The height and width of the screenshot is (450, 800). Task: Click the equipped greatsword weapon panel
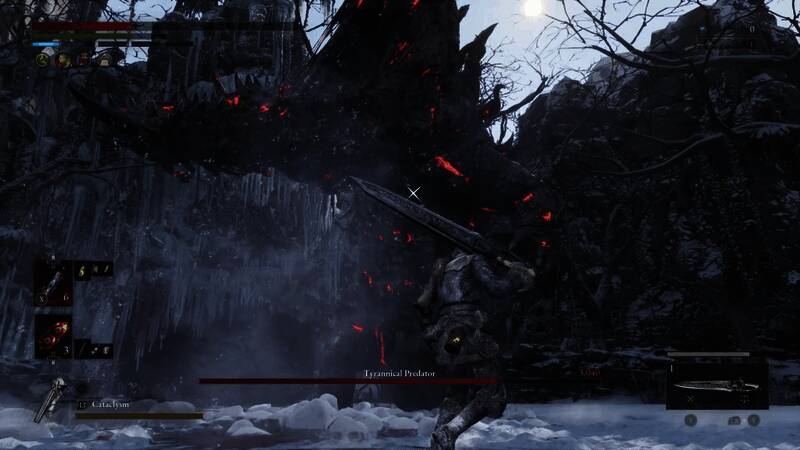pyautogui.click(x=716, y=384)
